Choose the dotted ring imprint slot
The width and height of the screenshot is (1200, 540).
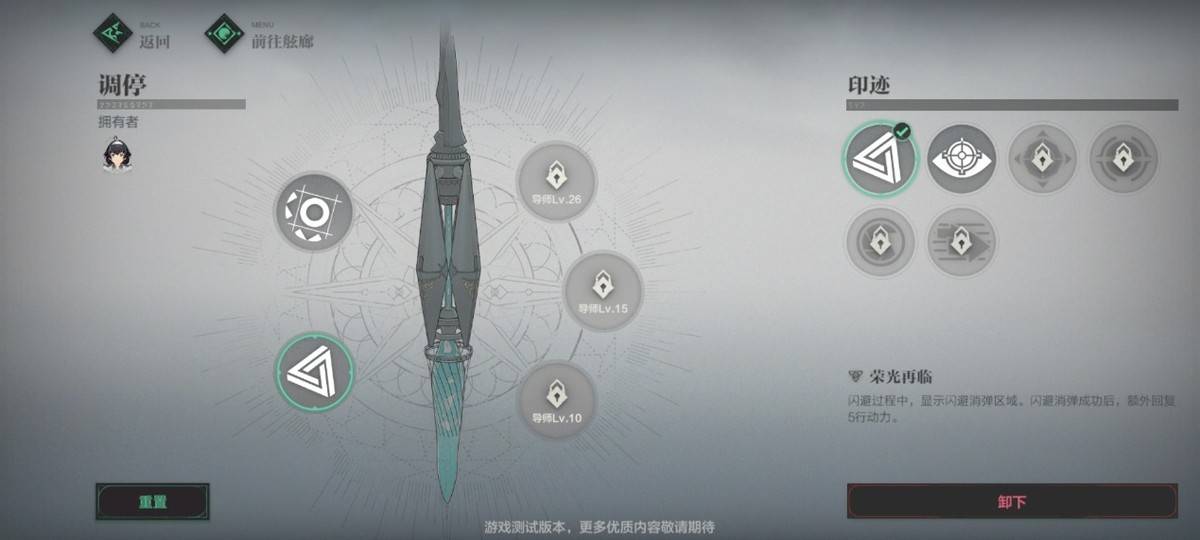click(313, 212)
